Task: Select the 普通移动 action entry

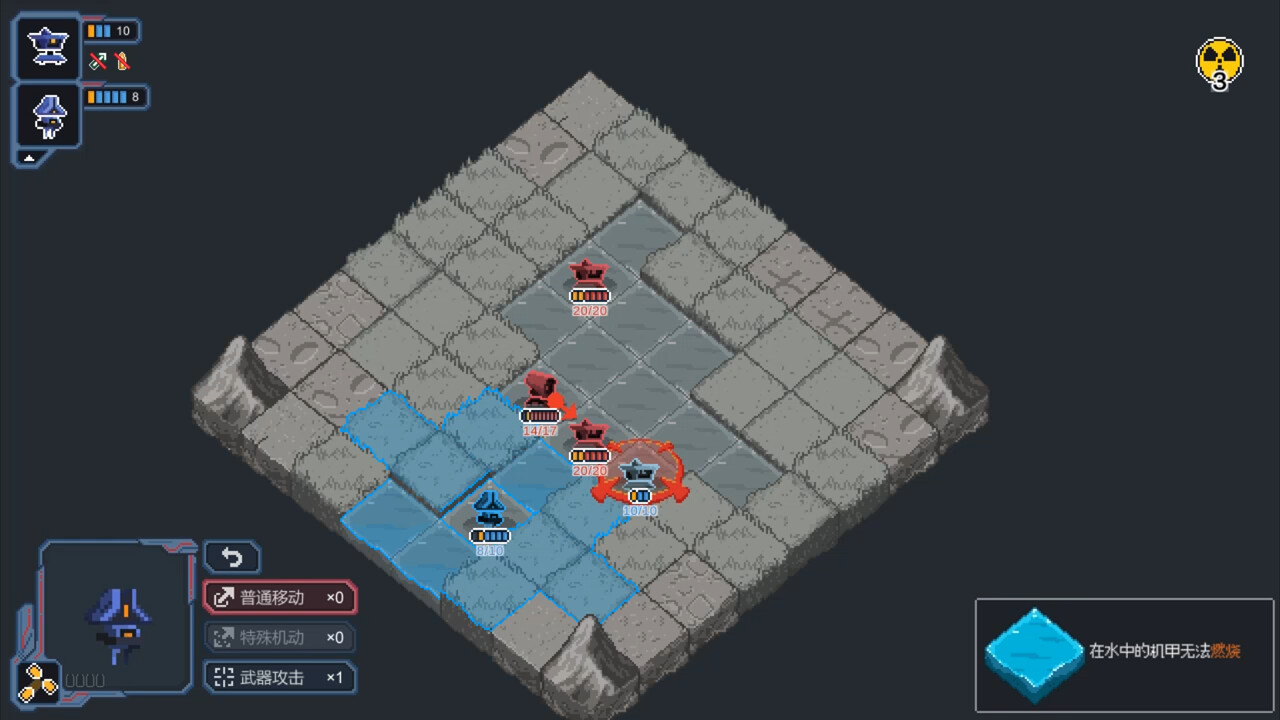Action: (280, 597)
